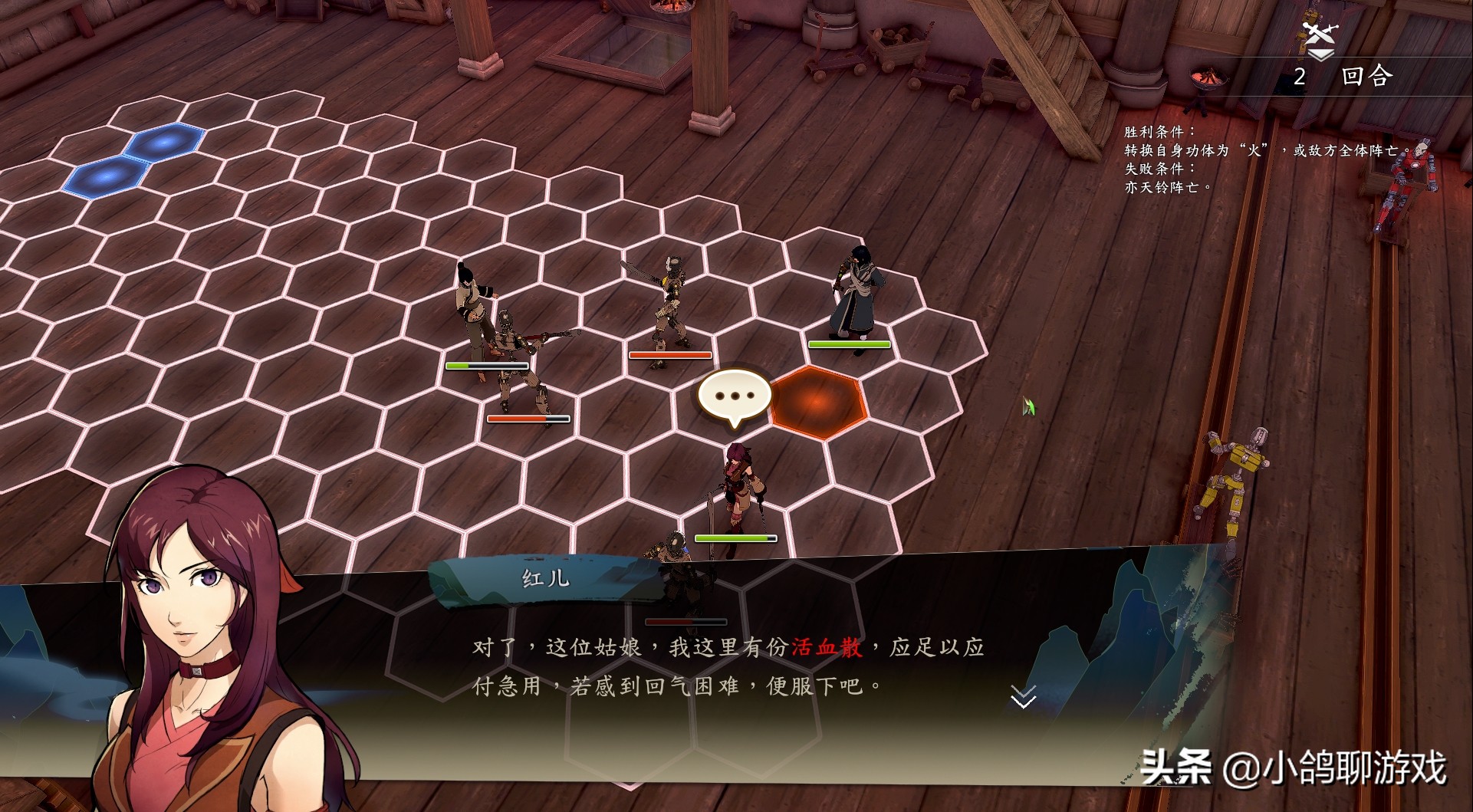
Task: Advance dialogue with the down-arrow indicator
Action: (1023, 696)
